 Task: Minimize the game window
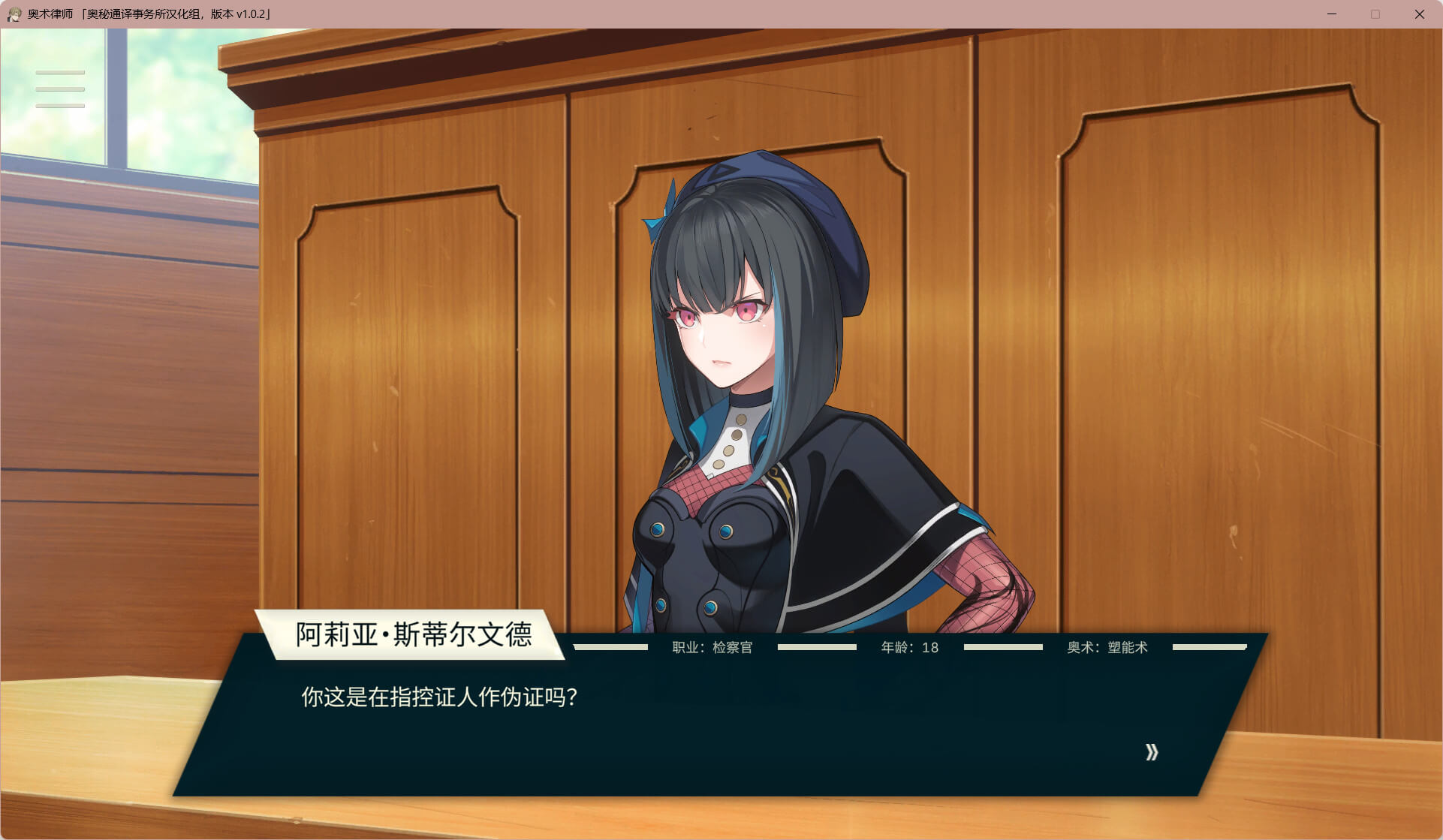(x=1332, y=14)
